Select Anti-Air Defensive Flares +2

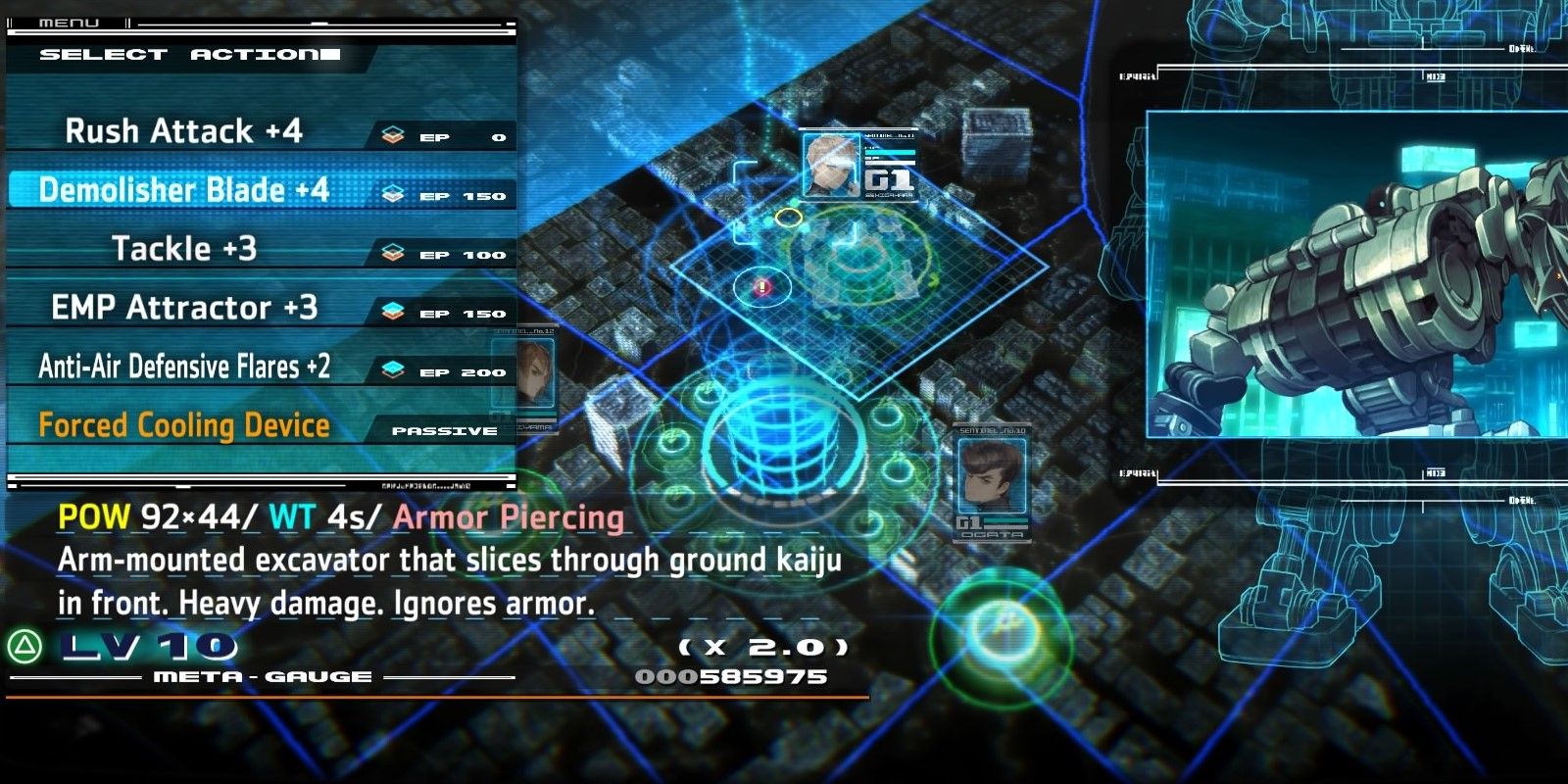pyautogui.click(x=182, y=367)
